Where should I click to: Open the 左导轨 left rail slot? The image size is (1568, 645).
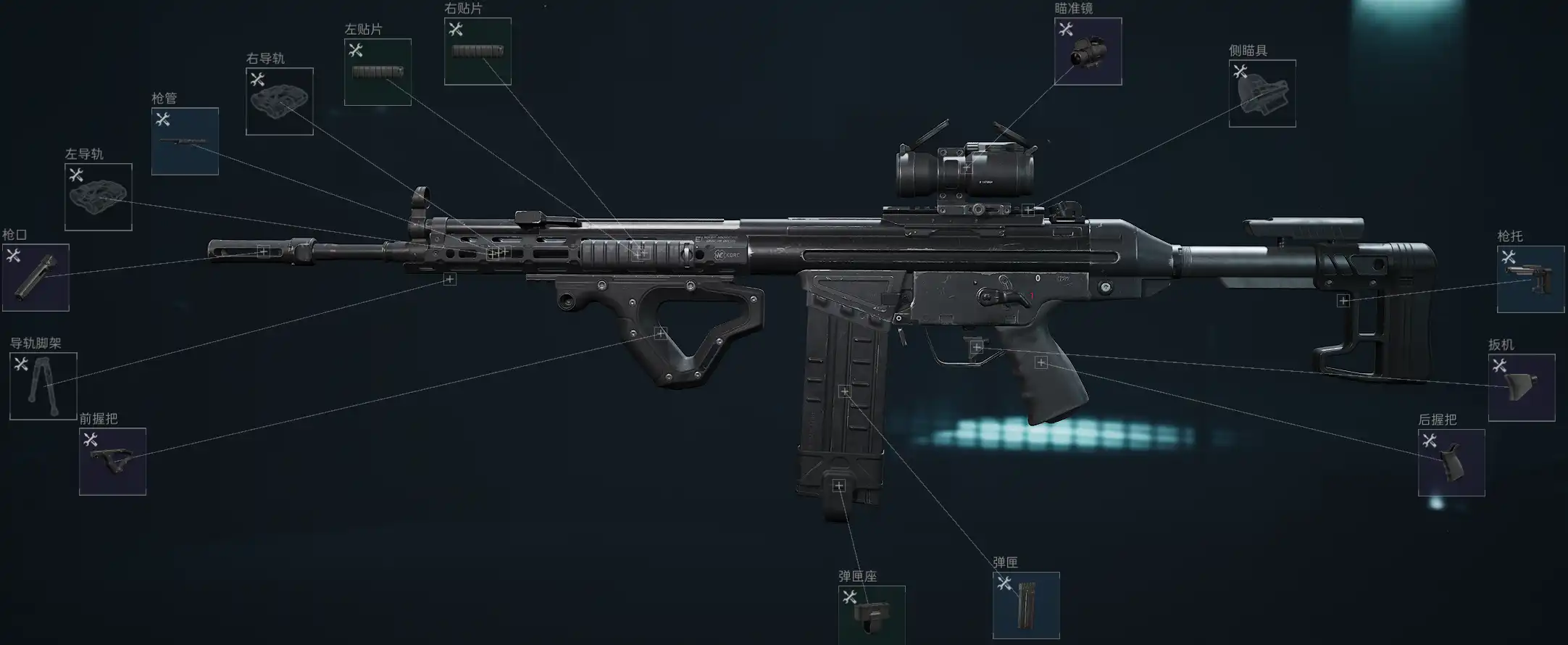tap(99, 197)
